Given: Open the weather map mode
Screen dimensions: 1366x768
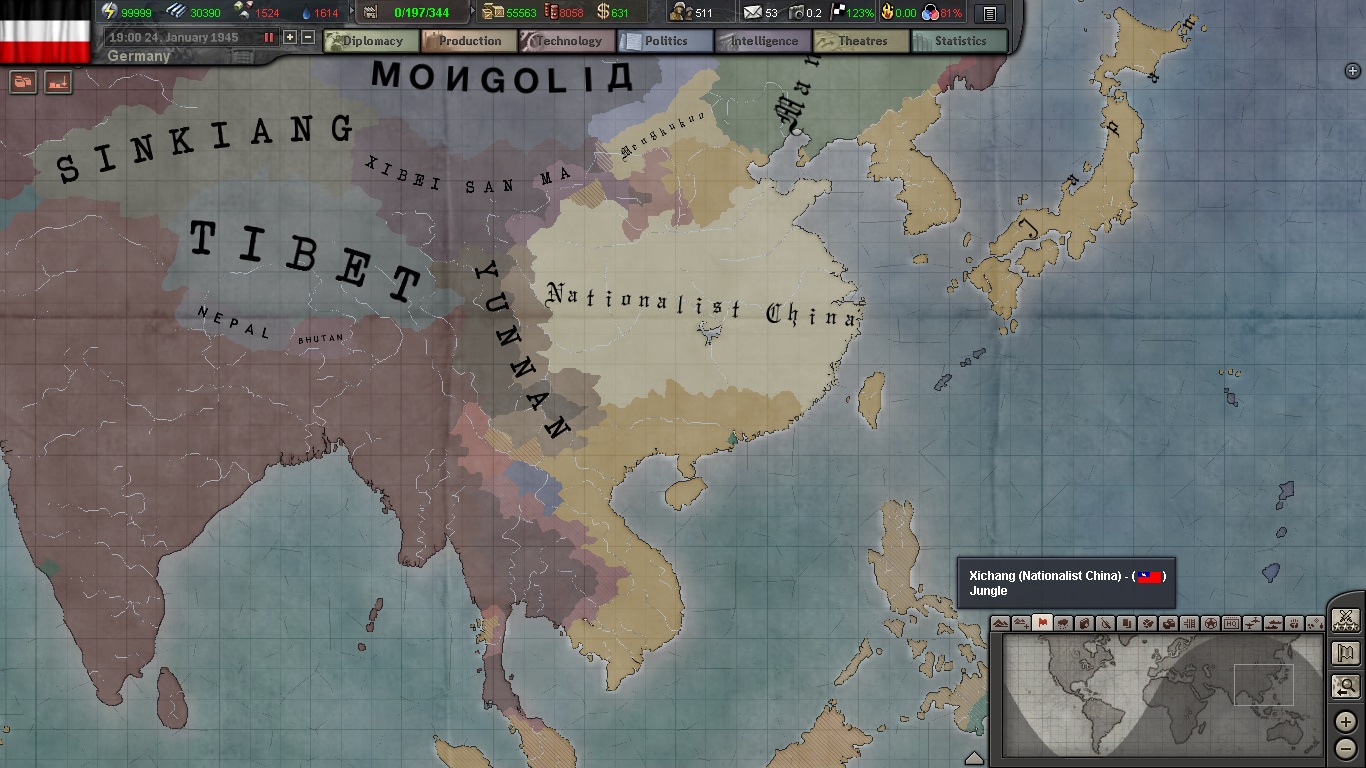Looking at the screenshot, I should click(1062, 624).
